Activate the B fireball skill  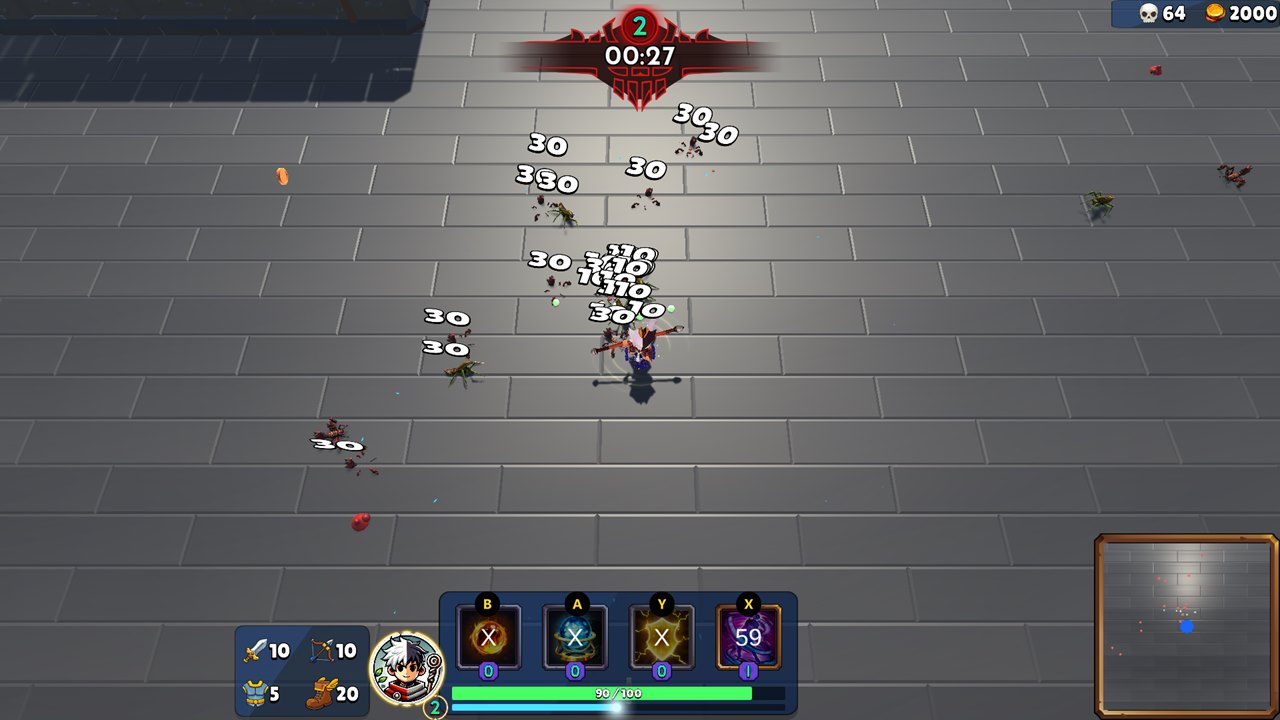pyautogui.click(x=487, y=637)
